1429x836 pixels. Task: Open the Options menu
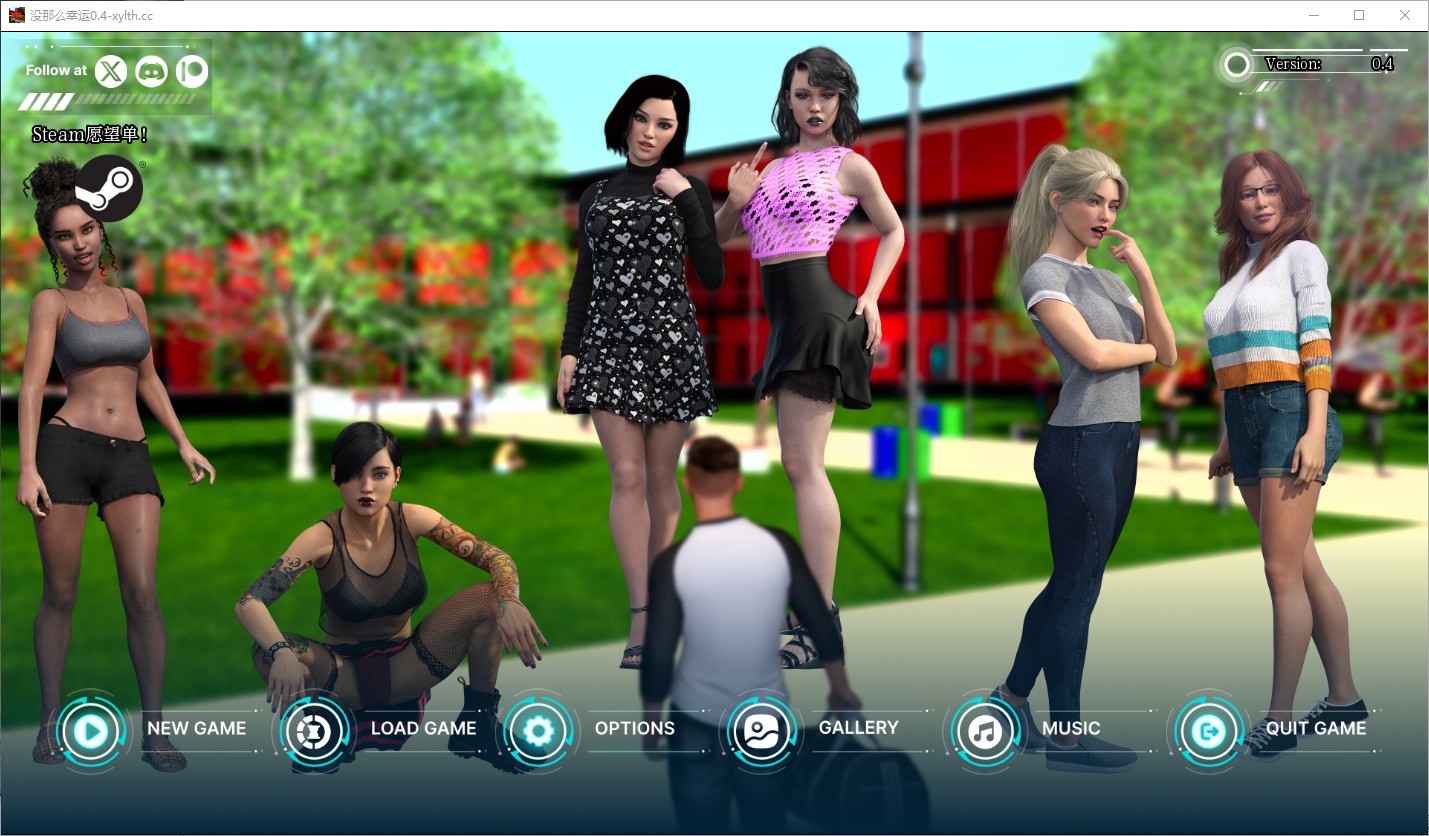point(539,731)
